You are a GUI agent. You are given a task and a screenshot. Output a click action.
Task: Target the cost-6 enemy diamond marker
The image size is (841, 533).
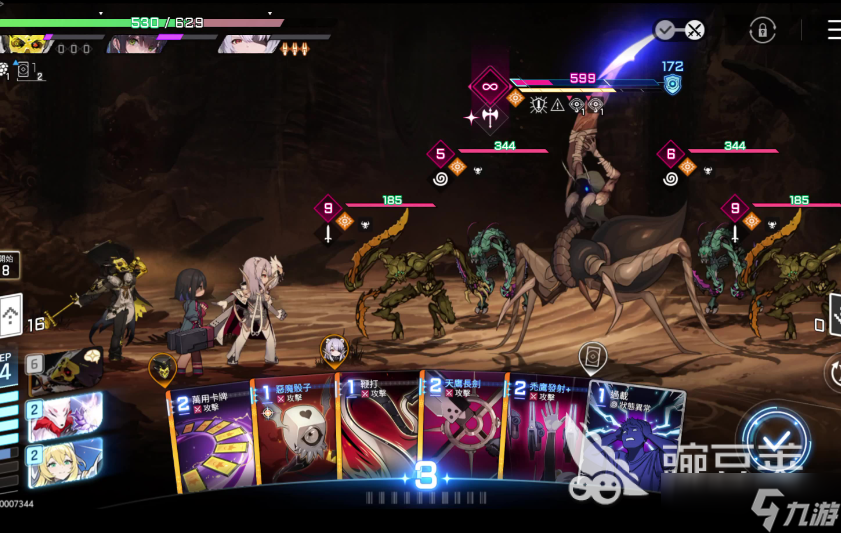click(x=671, y=154)
